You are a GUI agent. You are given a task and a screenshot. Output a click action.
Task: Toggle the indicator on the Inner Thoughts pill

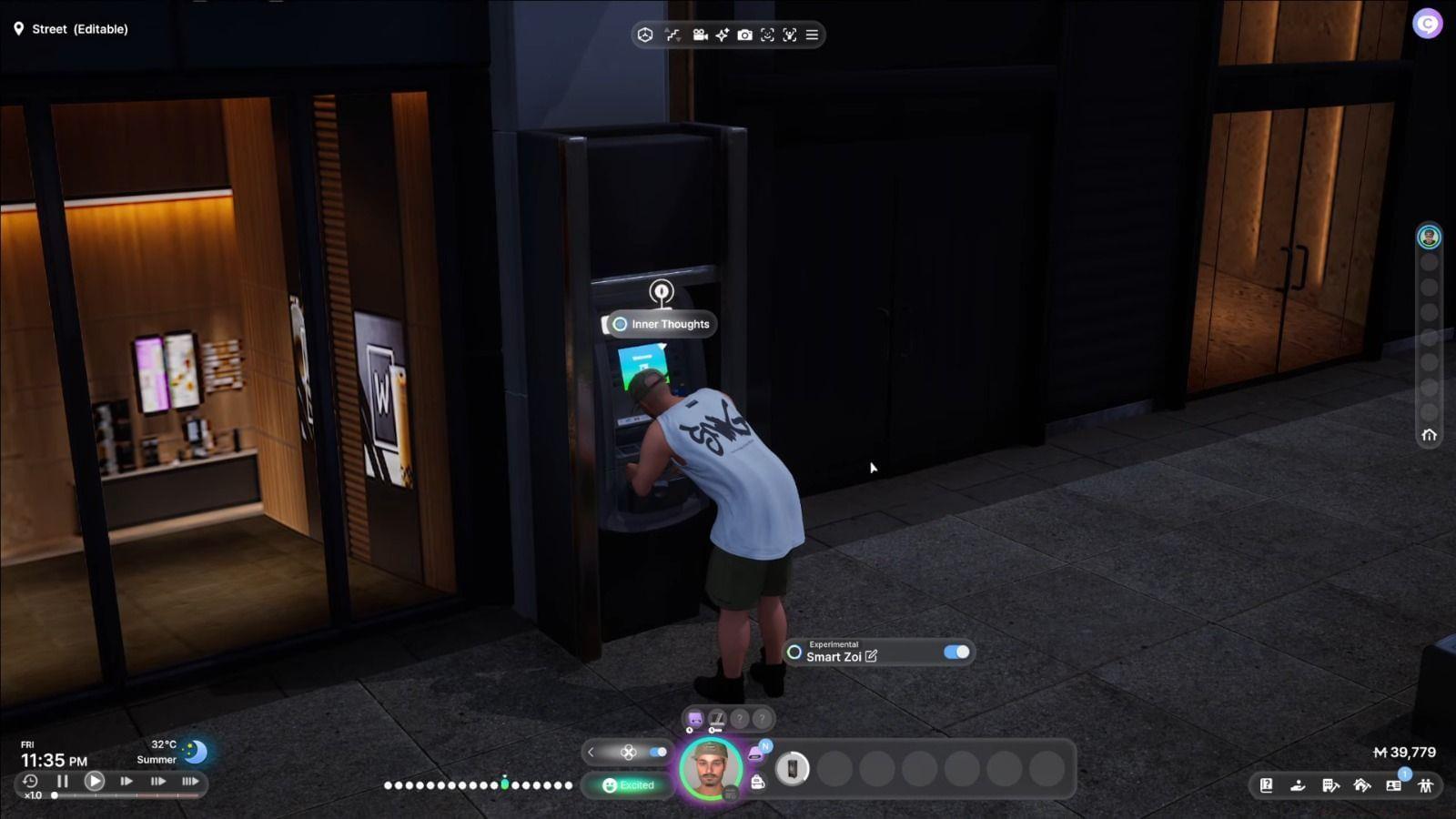(621, 324)
